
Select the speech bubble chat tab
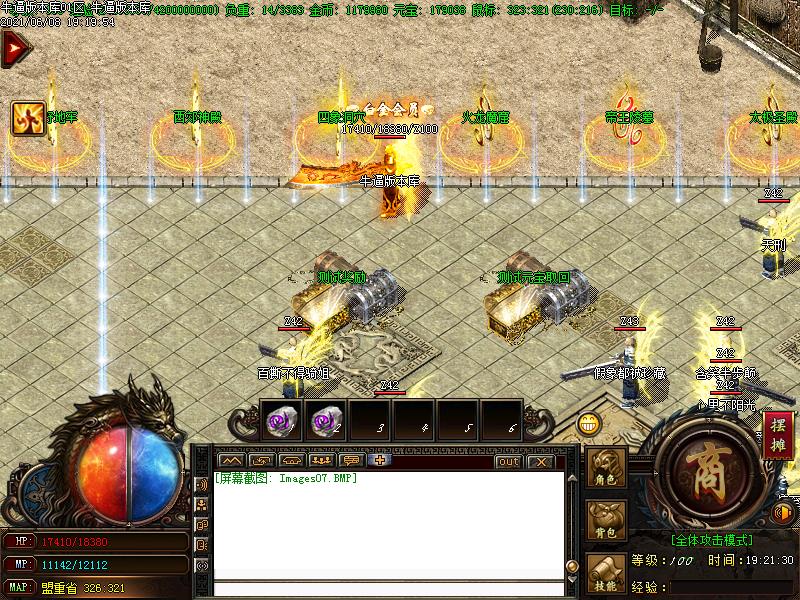351,461
